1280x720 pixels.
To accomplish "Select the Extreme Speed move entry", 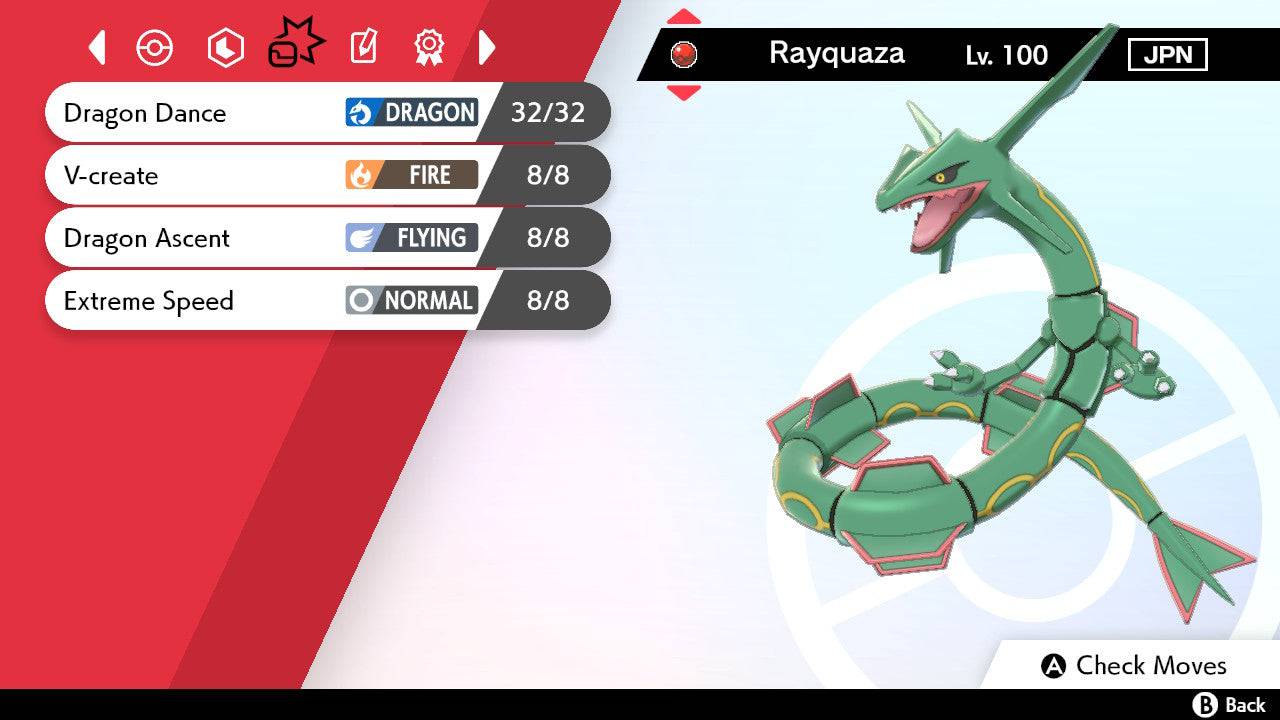I will click(149, 300).
